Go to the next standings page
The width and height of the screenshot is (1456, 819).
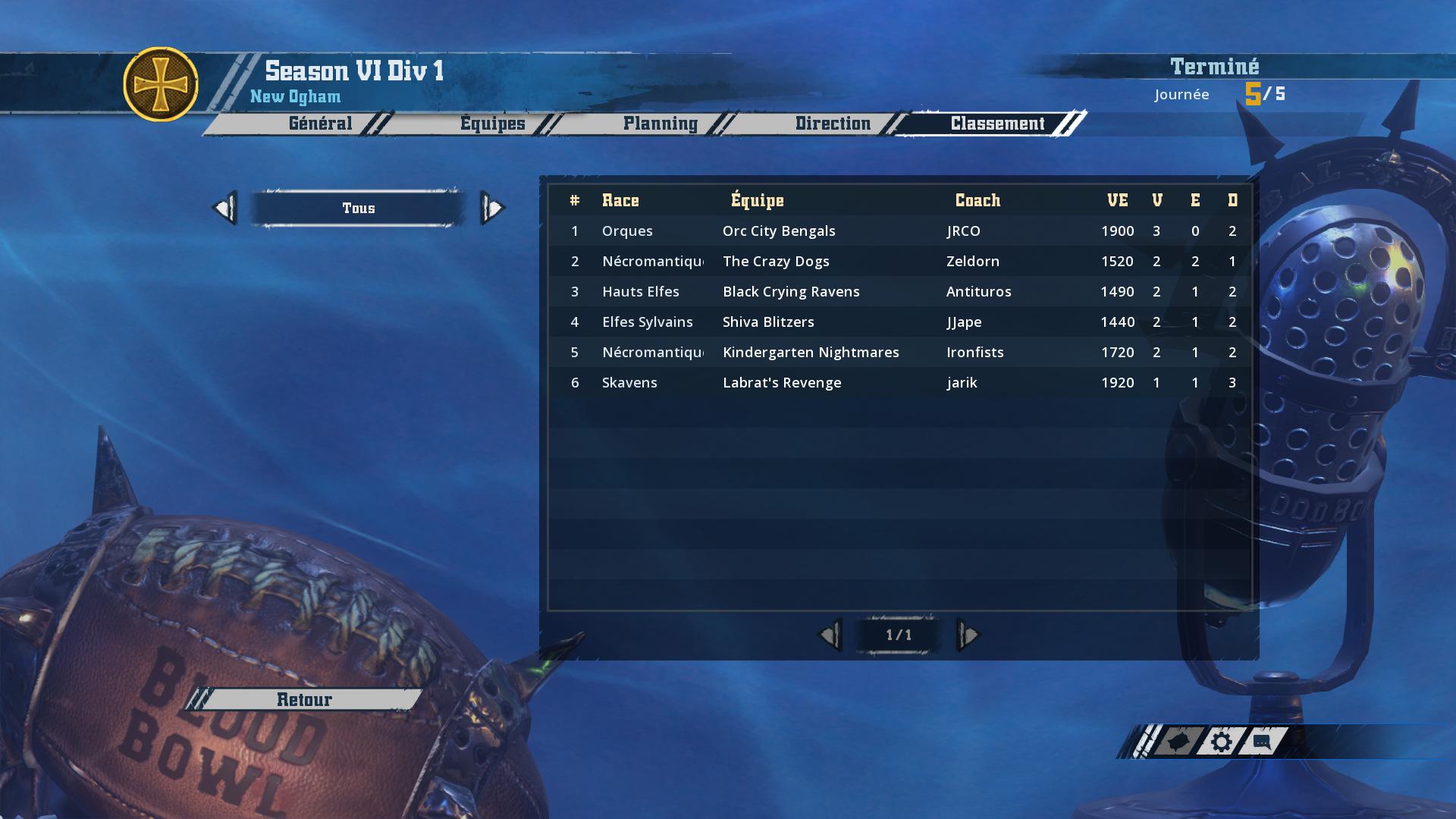[968, 635]
